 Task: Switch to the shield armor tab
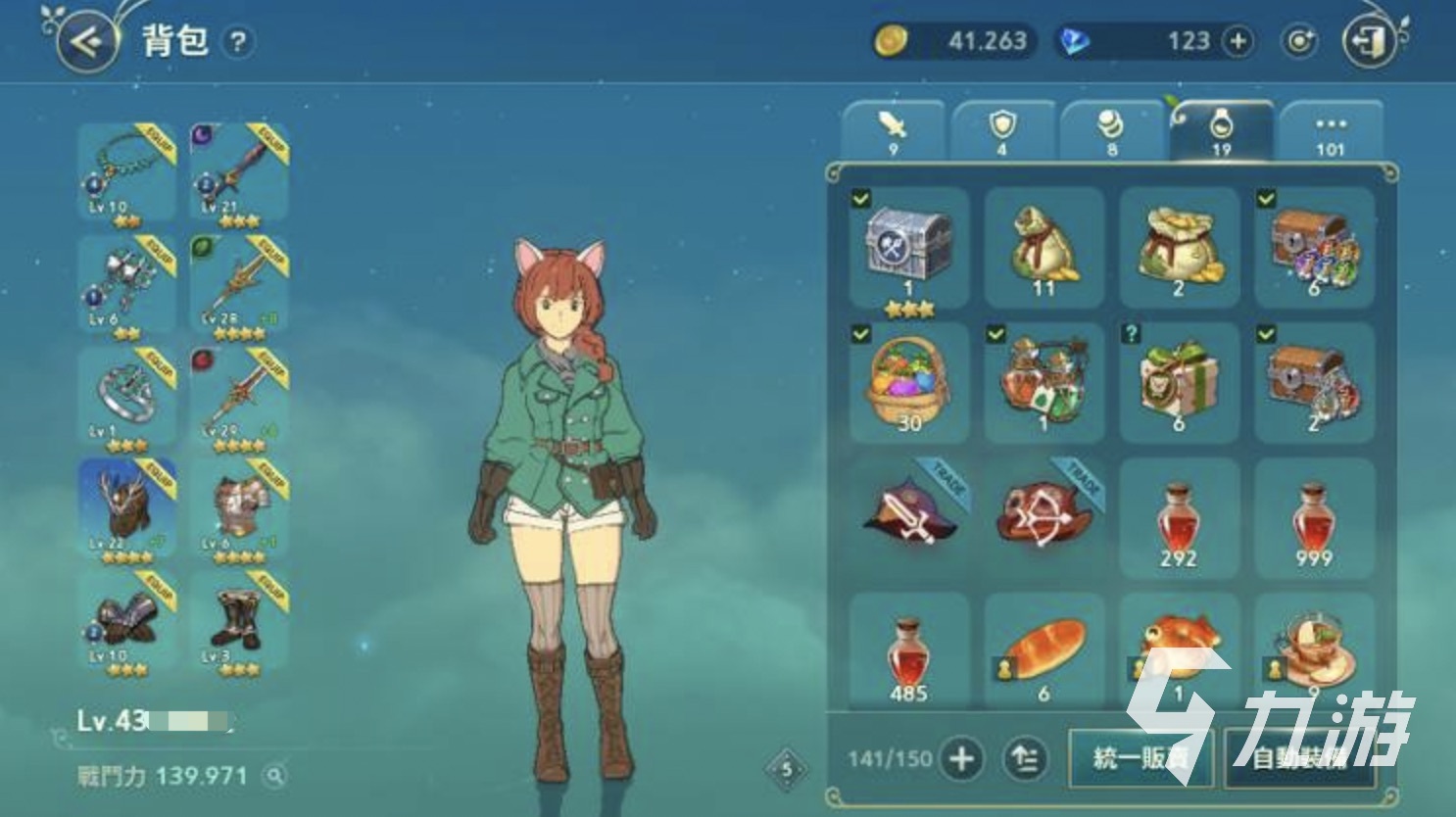(1002, 130)
